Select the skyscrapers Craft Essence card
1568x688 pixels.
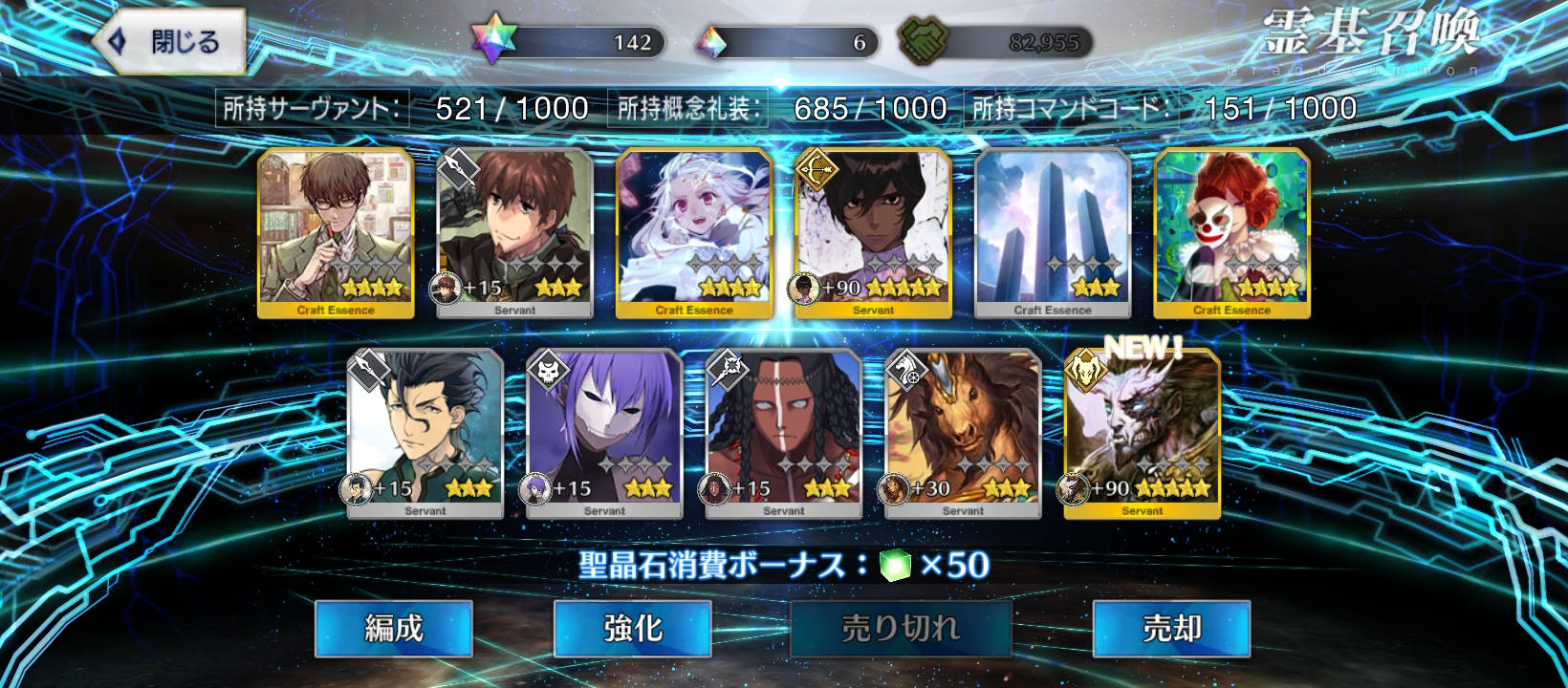pyautogui.click(x=1053, y=232)
